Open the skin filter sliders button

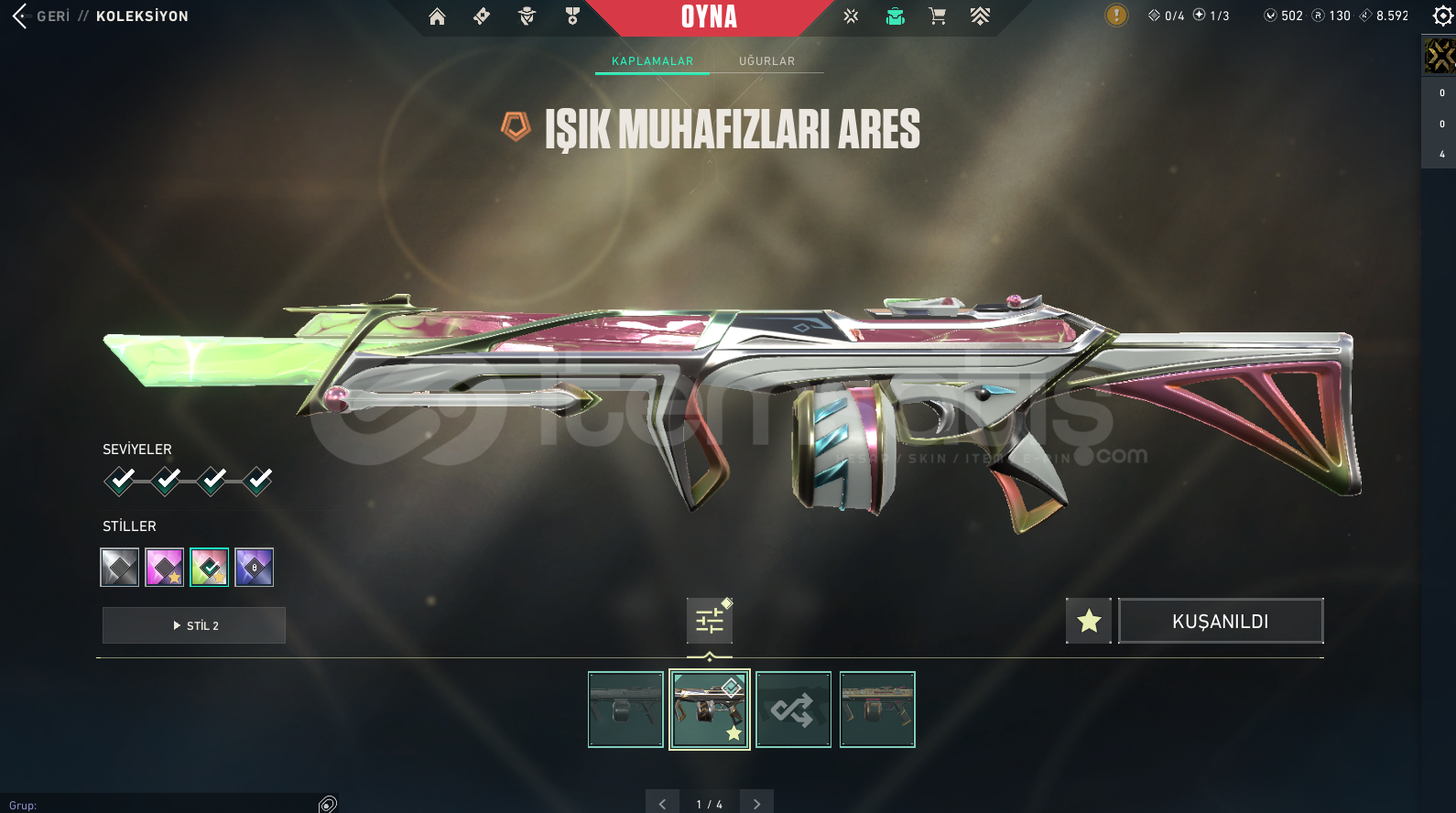point(710,622)
